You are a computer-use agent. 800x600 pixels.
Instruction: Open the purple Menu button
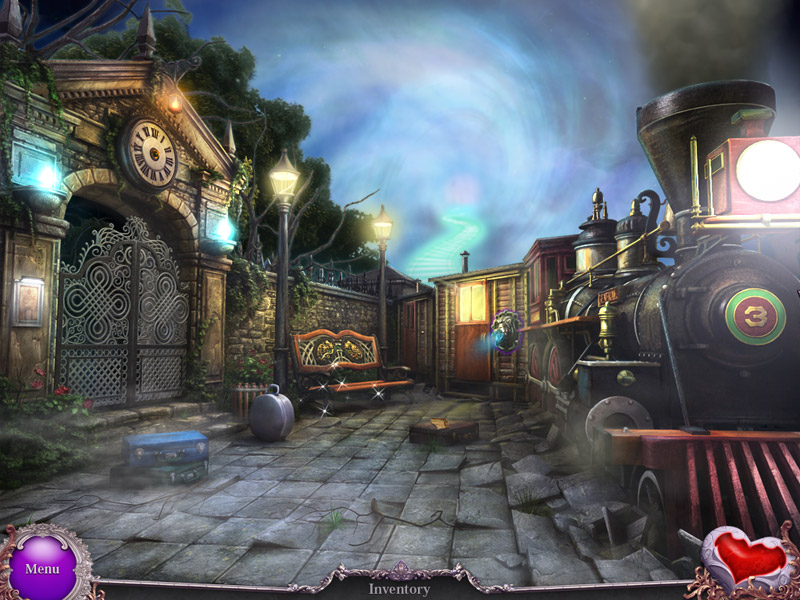click(42, 566)
